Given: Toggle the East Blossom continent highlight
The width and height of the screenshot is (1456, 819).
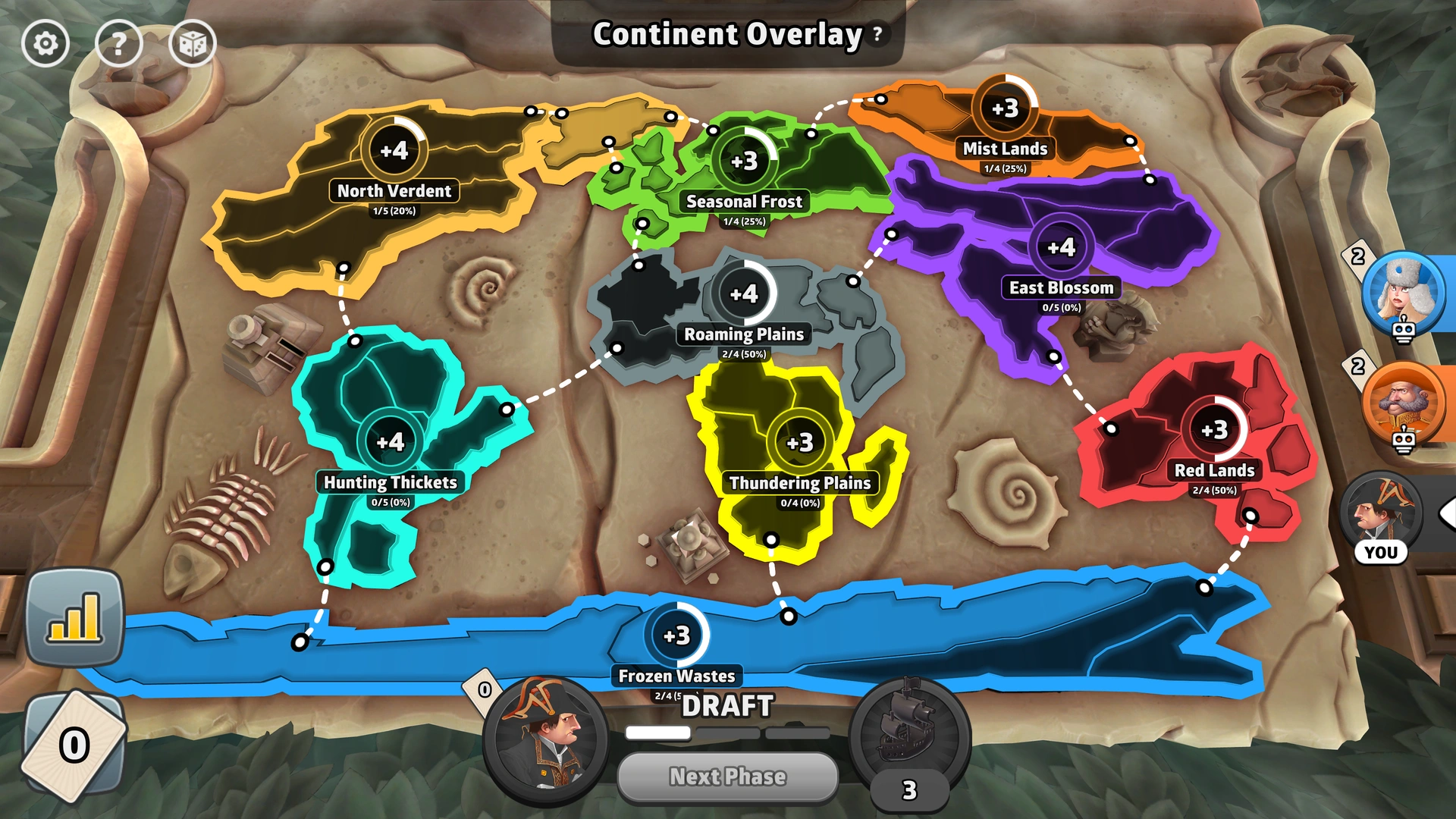Looking at the screenshot, I should tap(1062, 288).
